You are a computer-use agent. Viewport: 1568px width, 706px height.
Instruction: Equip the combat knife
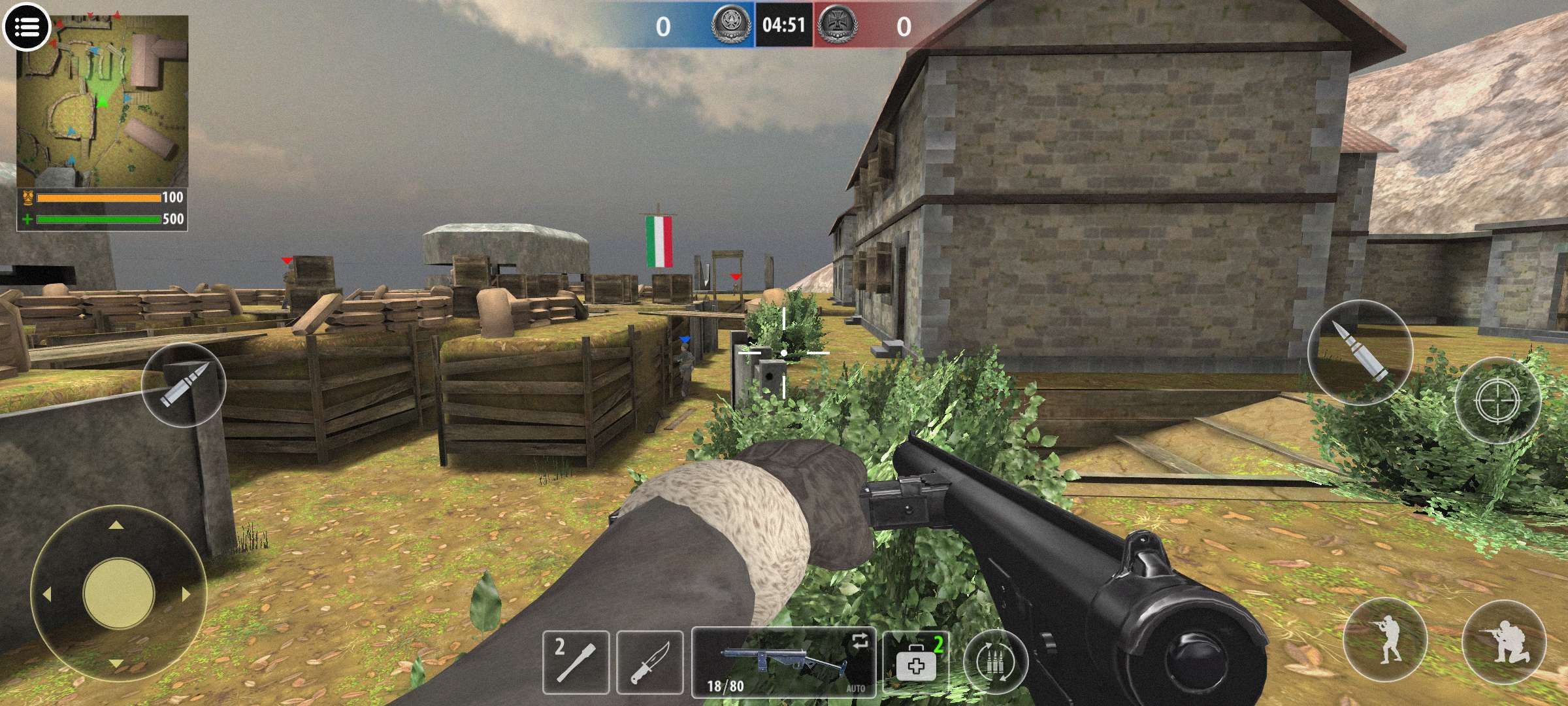point(649,662)
